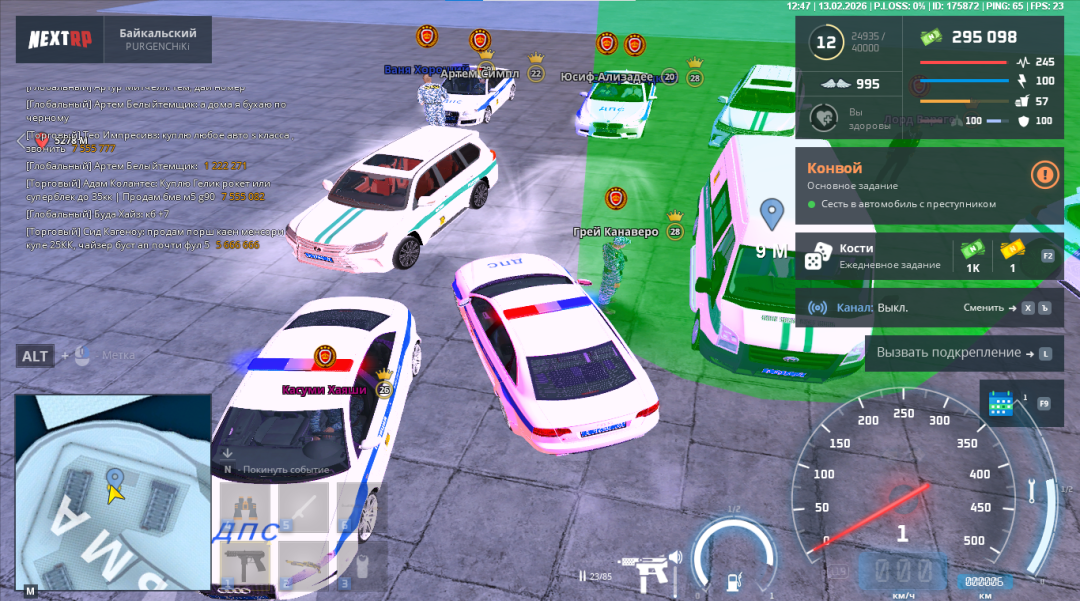The height and width of the screenshot is (601, 1080).
Task: Click the Байкальский server name panel
Action: tap(158, 39)
